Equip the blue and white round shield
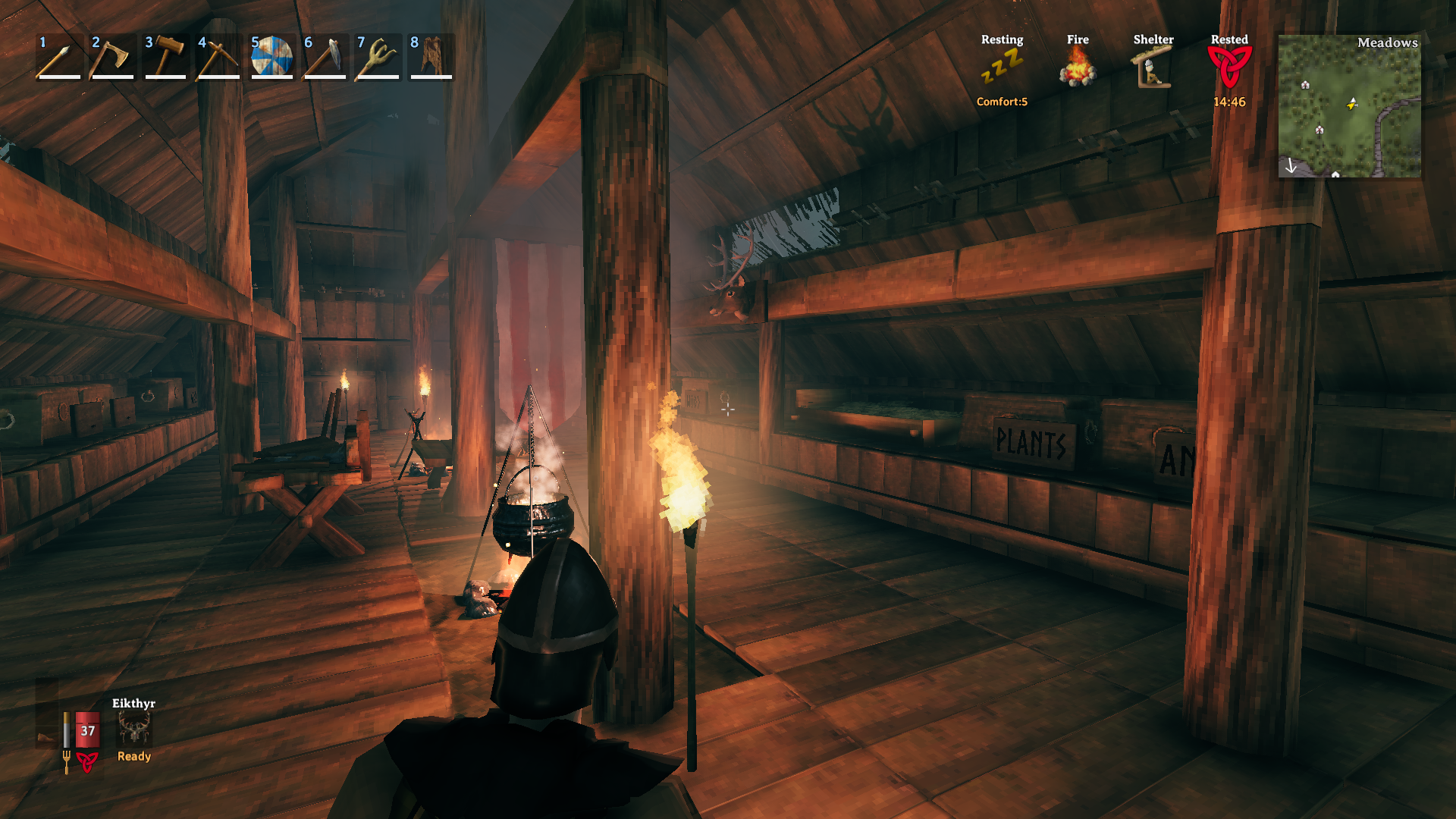Screen dimensions: 1456x819 pyautogui.click(x=271, y=57)
